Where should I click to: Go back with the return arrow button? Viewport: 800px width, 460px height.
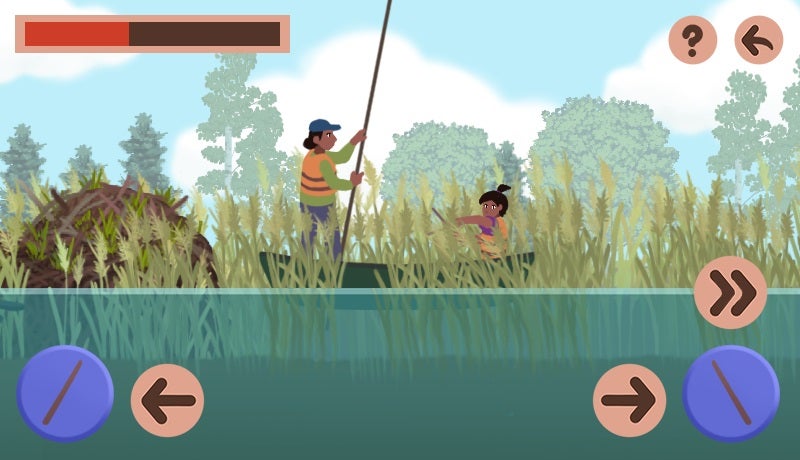tap(759, 41)
